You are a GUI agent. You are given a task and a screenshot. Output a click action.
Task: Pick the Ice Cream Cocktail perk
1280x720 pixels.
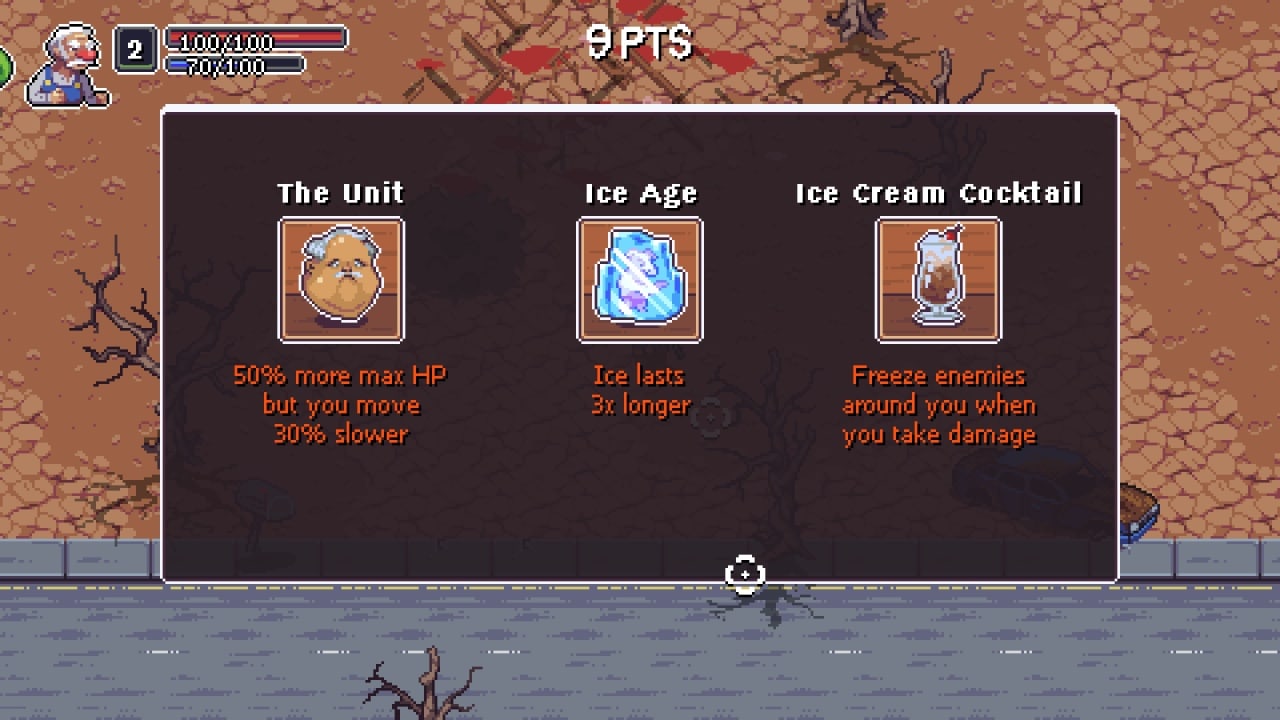pyautogui.click(x=938, y=280)
